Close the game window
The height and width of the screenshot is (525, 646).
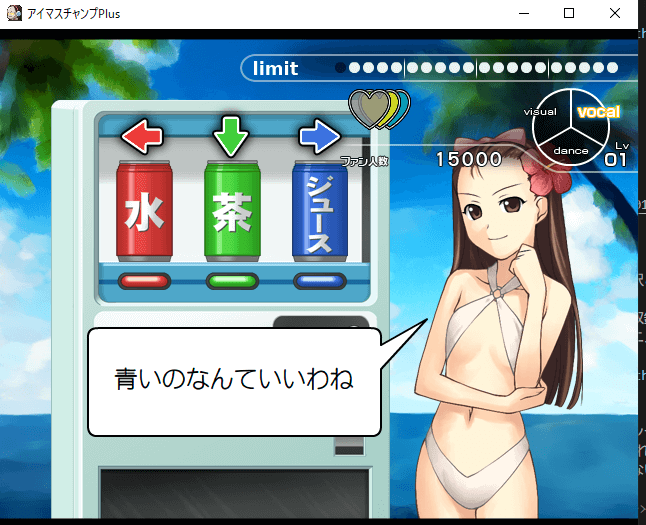(x=613, y=14)
